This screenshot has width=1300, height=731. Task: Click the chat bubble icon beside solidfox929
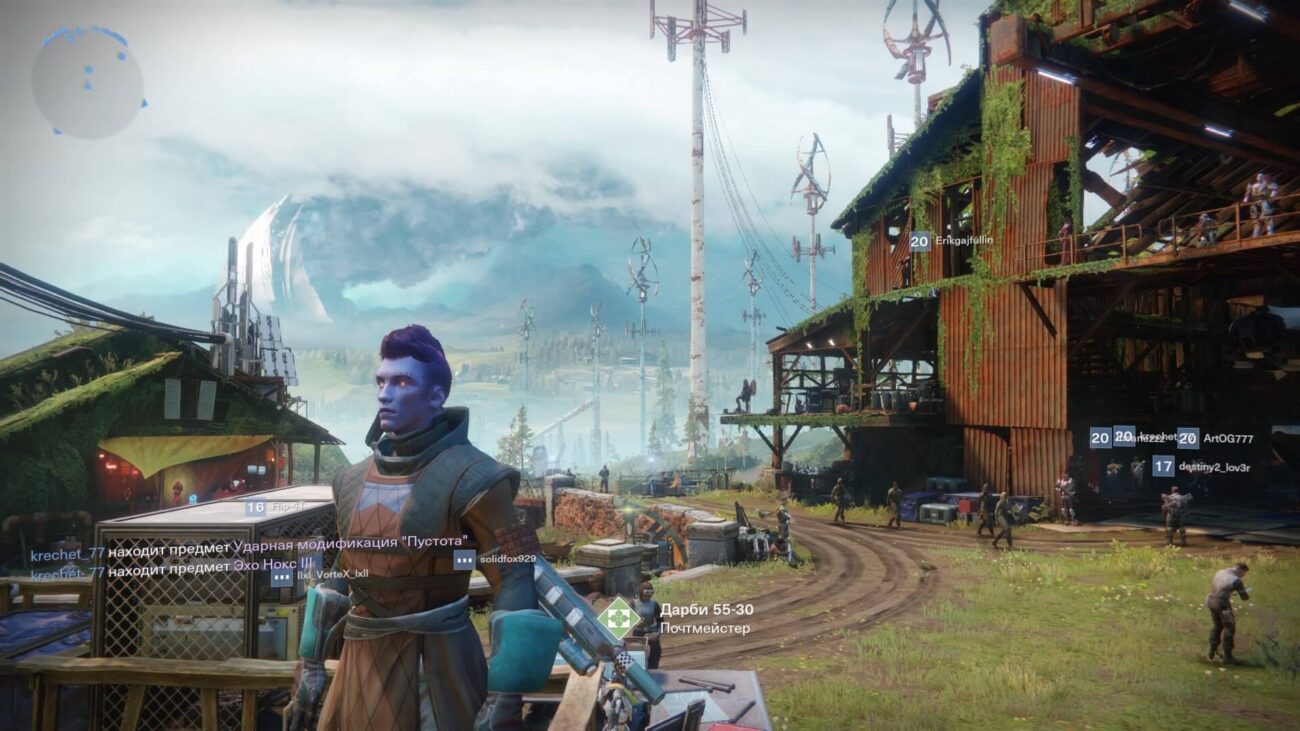(x=465, y=559)
